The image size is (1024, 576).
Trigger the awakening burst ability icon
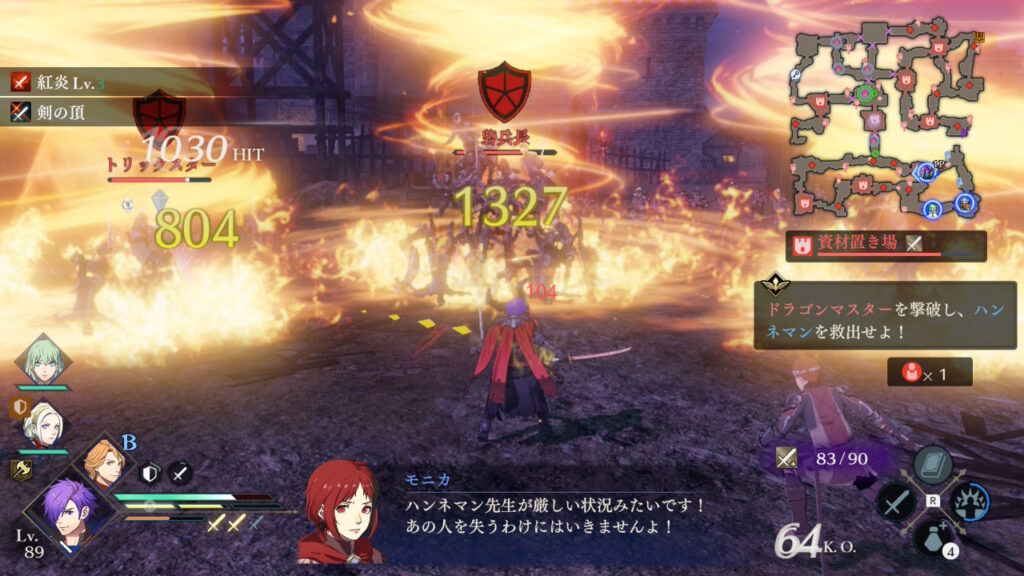point(967,502)
